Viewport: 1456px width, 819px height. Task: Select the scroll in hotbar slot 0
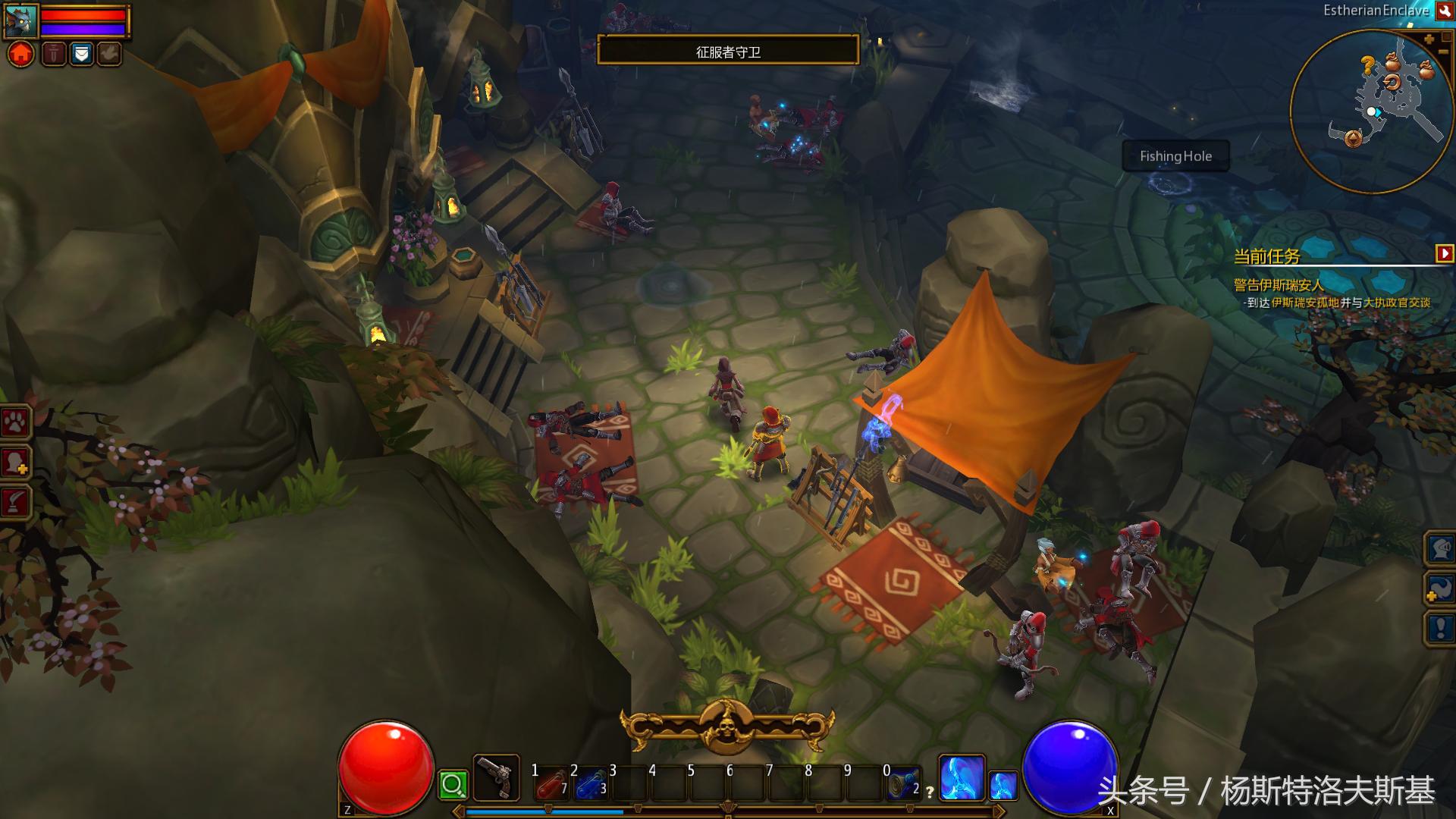coord(902,784)
